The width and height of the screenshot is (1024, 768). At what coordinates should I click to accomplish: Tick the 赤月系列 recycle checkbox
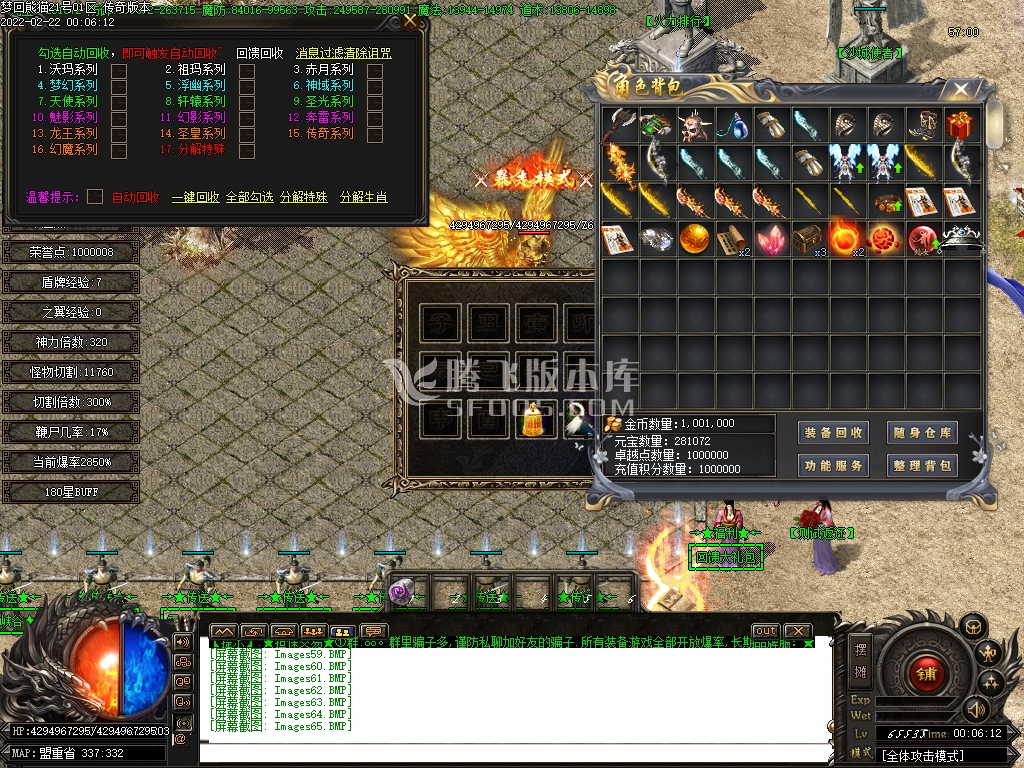coord(375,71)
